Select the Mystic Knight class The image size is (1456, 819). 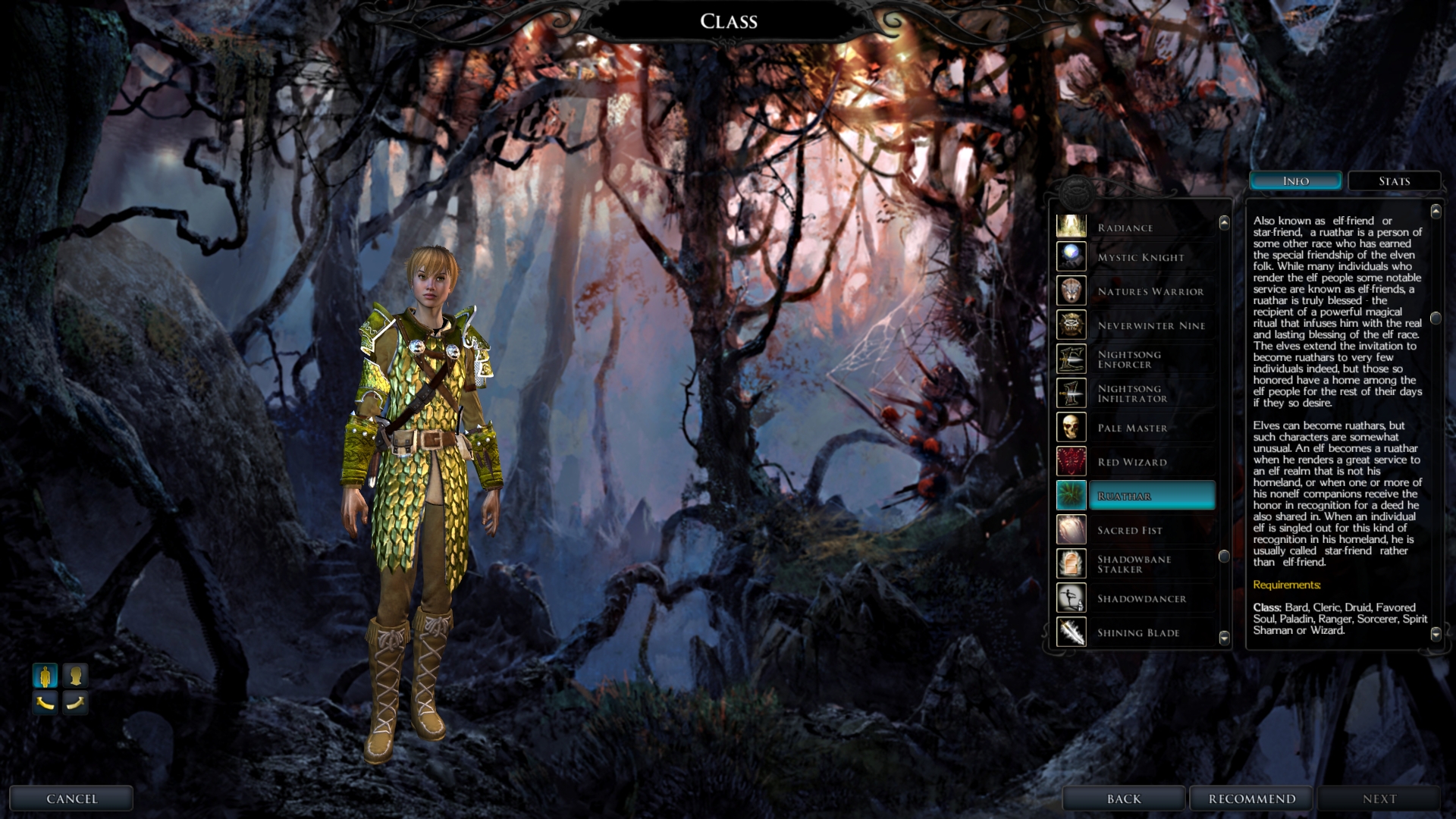coord(1140,258)
